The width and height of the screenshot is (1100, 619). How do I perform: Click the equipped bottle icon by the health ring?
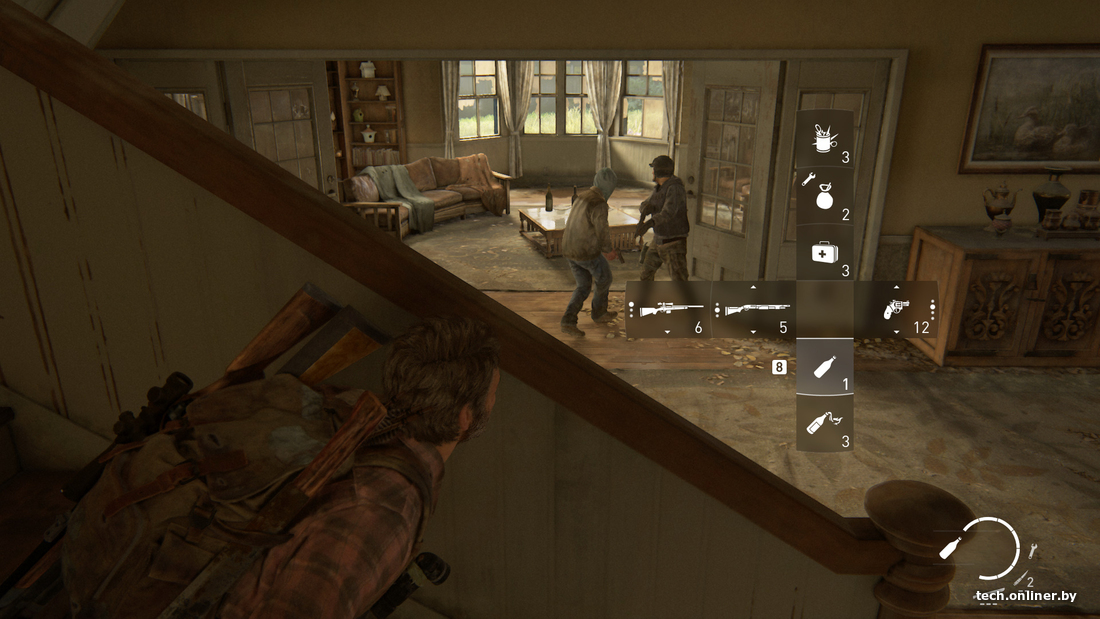click(x=953, y=548)
